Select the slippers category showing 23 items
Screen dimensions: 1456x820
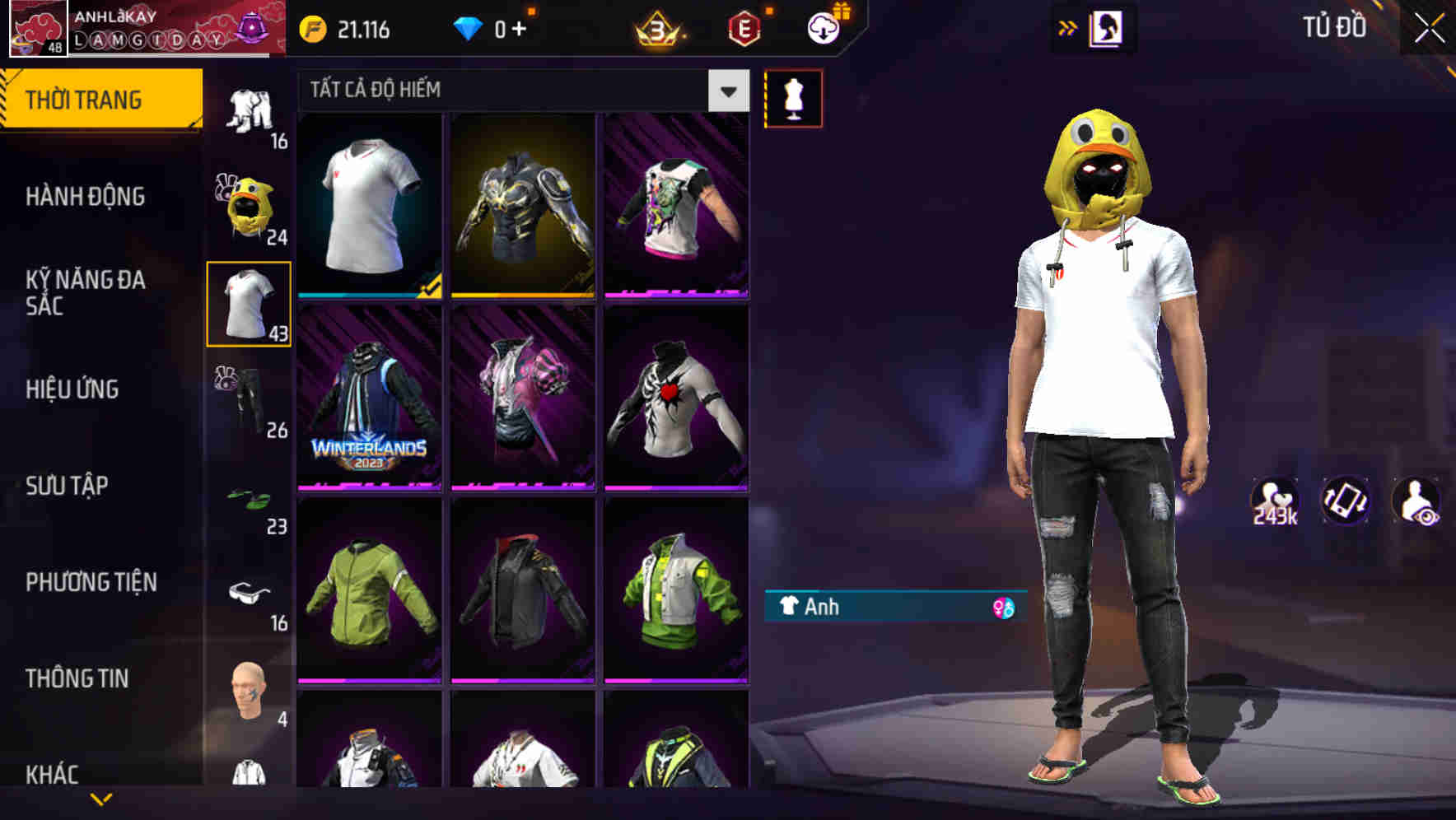[247, 496]
